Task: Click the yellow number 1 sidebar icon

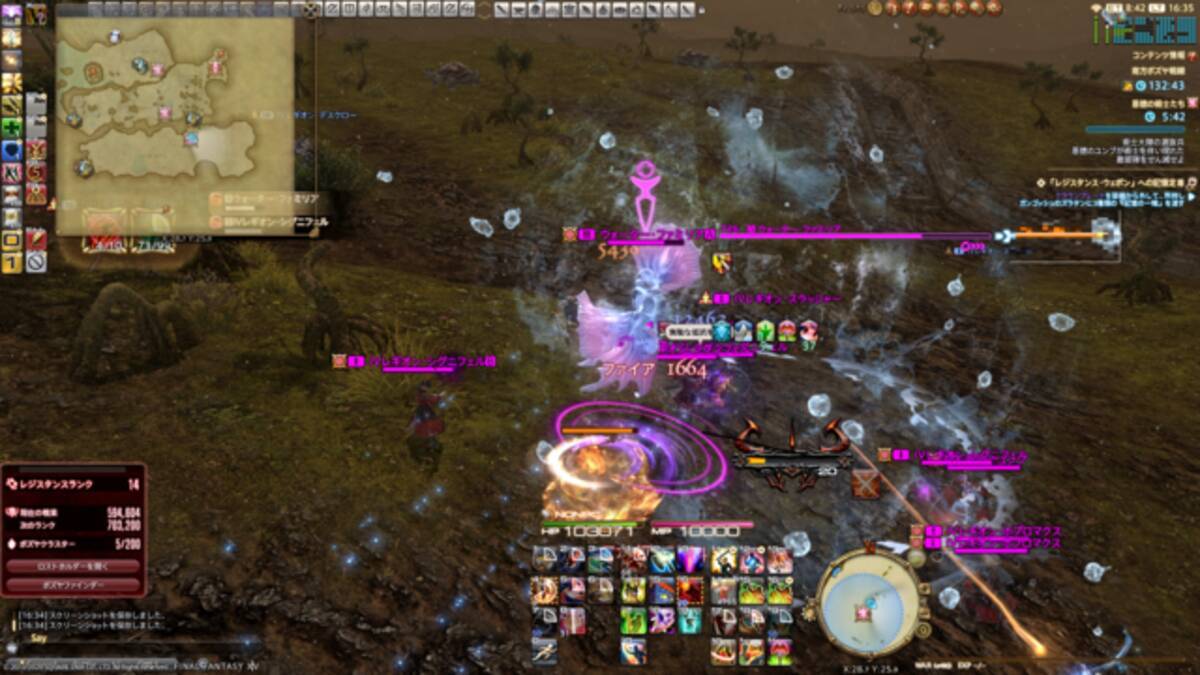Action: [12, 263]
